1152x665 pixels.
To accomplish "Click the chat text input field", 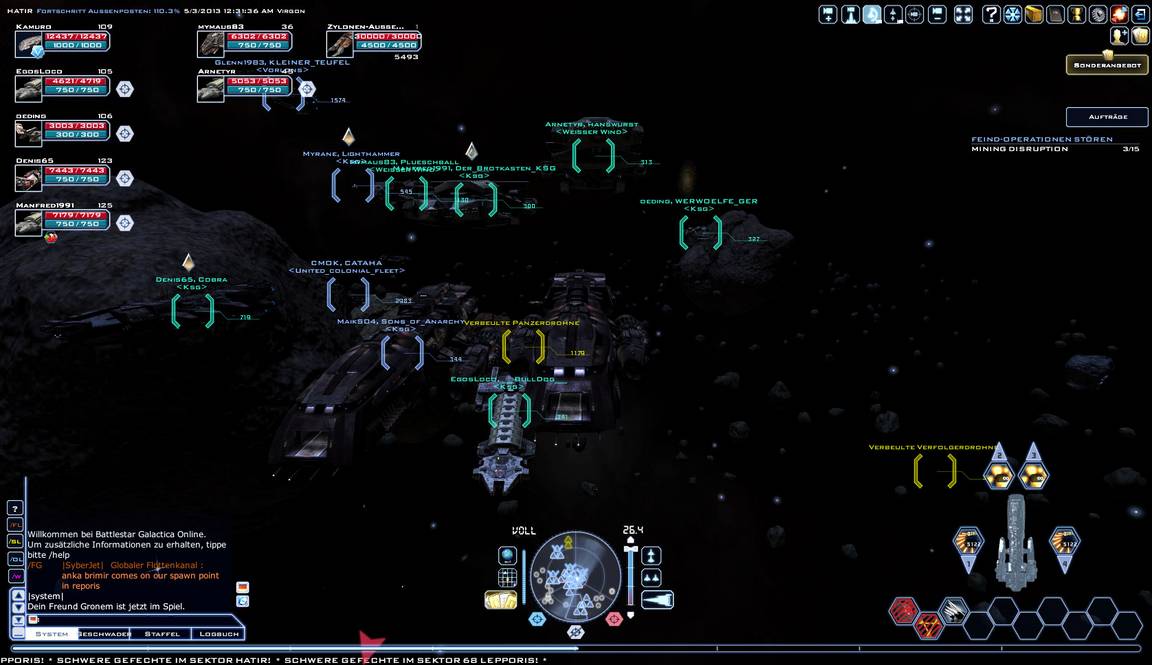I will coord(130,620).
